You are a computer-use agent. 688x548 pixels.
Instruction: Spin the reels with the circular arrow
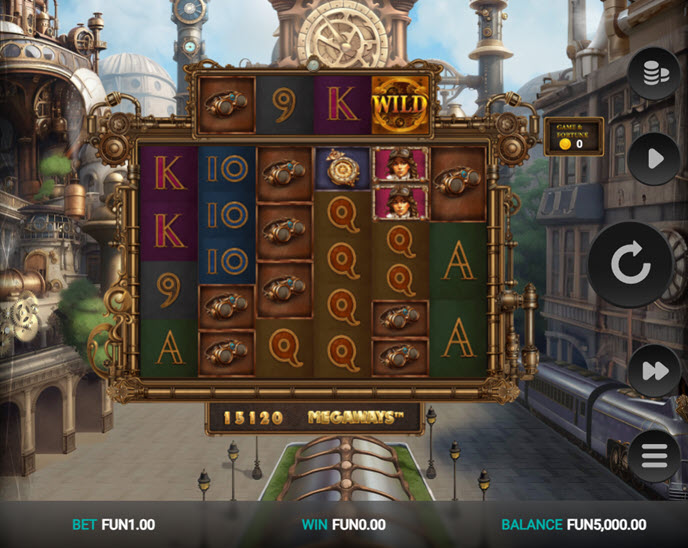point(630,265)
